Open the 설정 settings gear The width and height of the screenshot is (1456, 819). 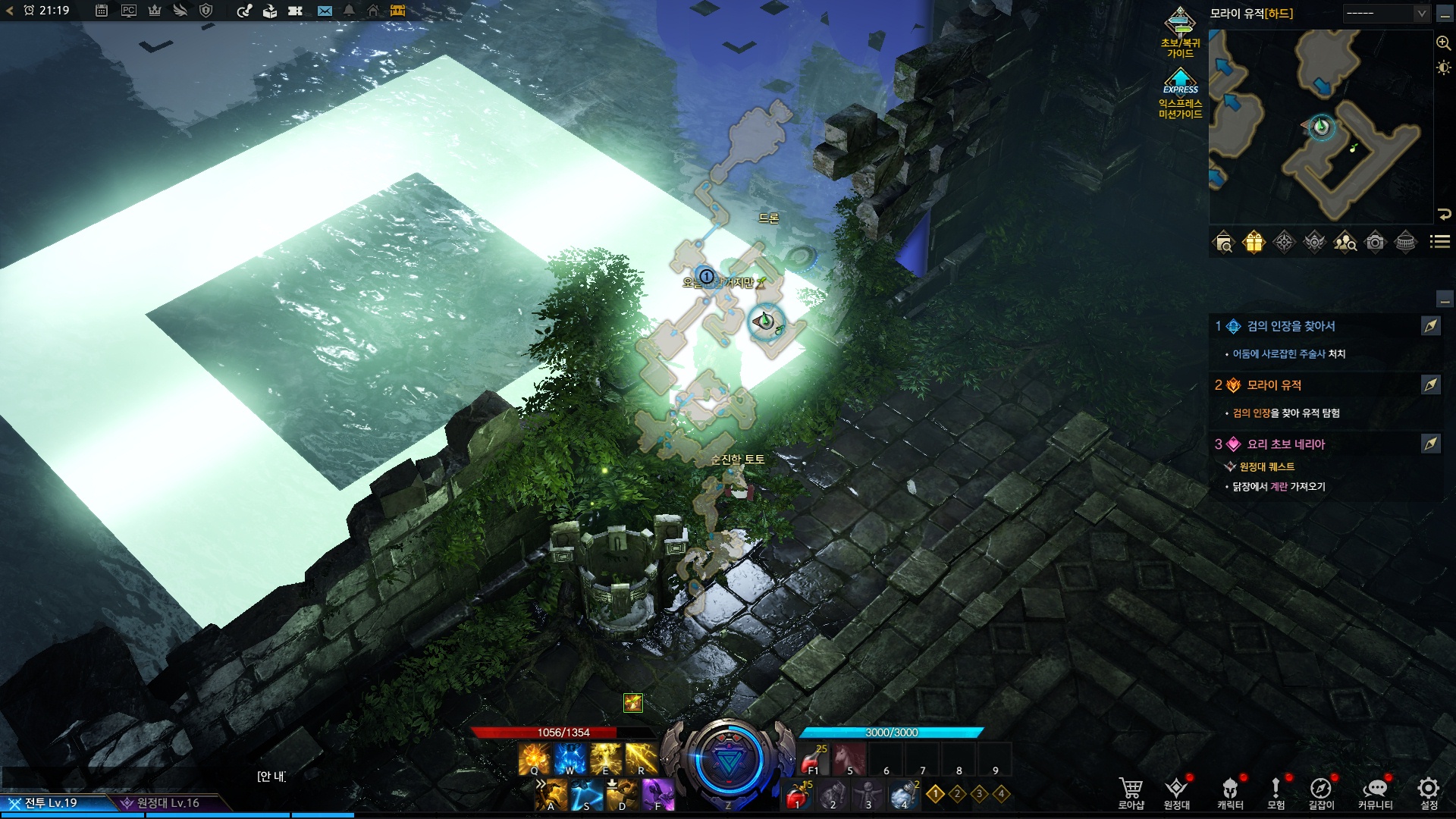tap(1429, 792)
